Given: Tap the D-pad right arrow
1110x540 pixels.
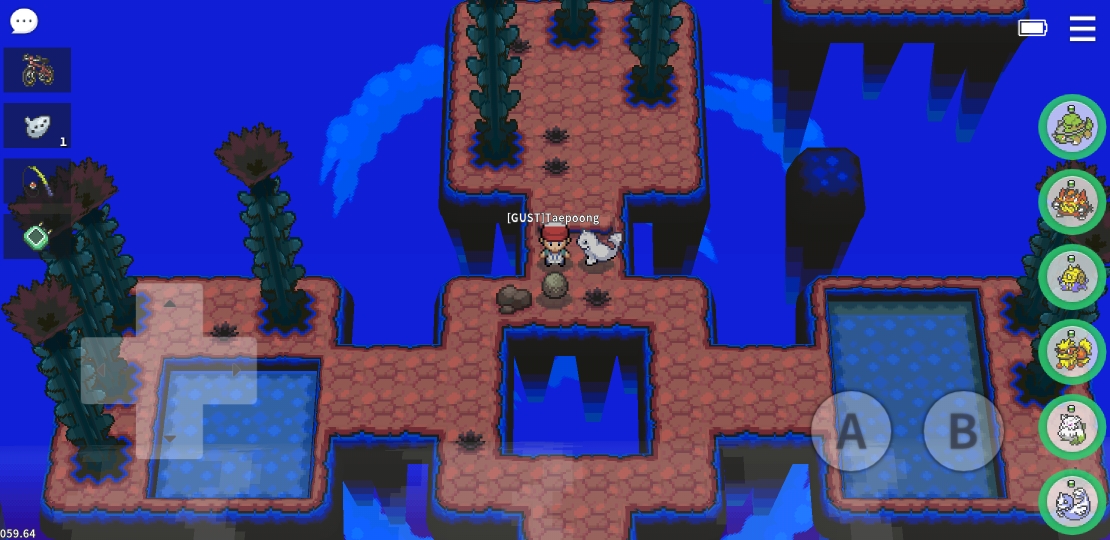Looking at the screenshot, I should click(x=236, y=370).
